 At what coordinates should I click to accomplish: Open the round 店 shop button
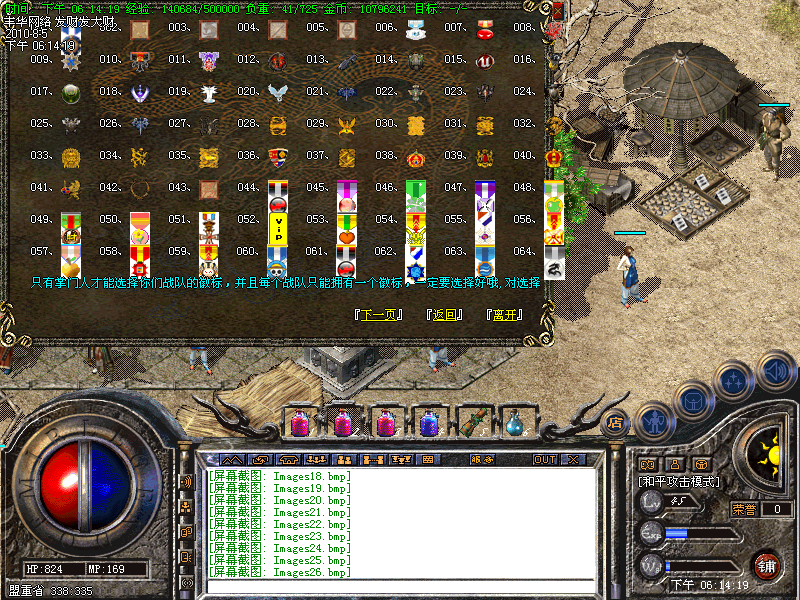click(616, 421)
